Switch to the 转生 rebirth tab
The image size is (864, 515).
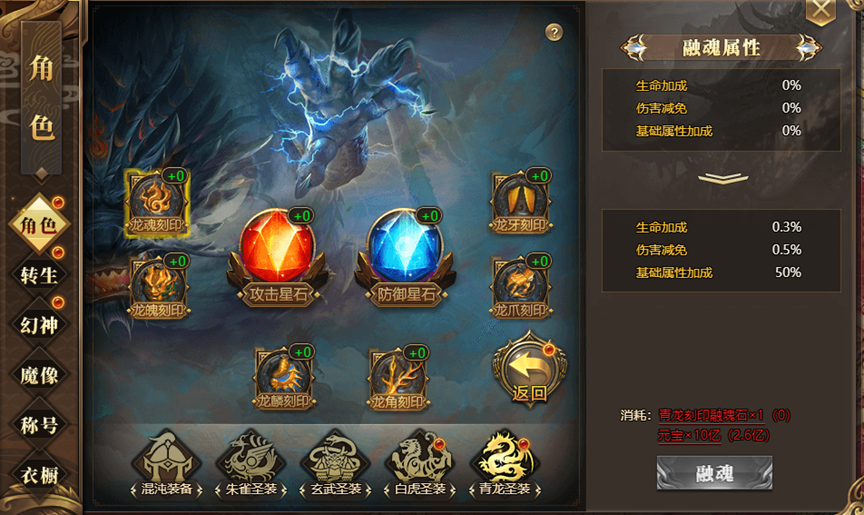tap(39, 273)
